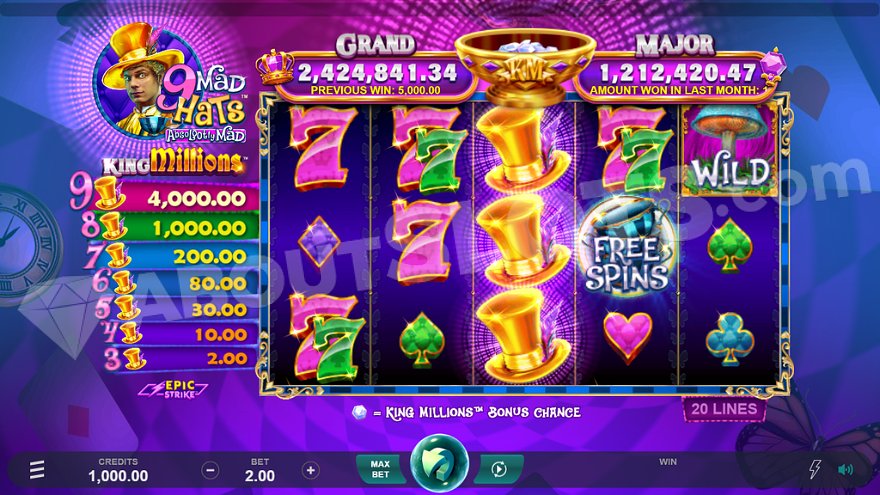Spin the reels with the central orb

point(439,465)
